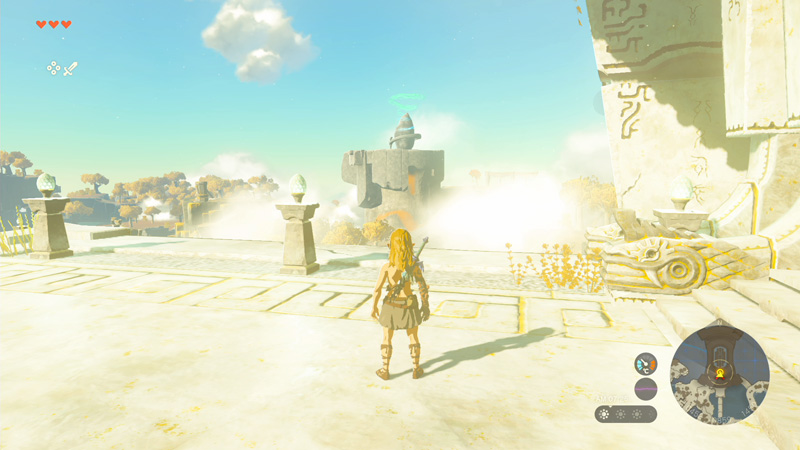Image resolution: width=800 pixels, height=450 pixels.
Task: Select the sword weapon icon
Action: click(x=71, y=68)
